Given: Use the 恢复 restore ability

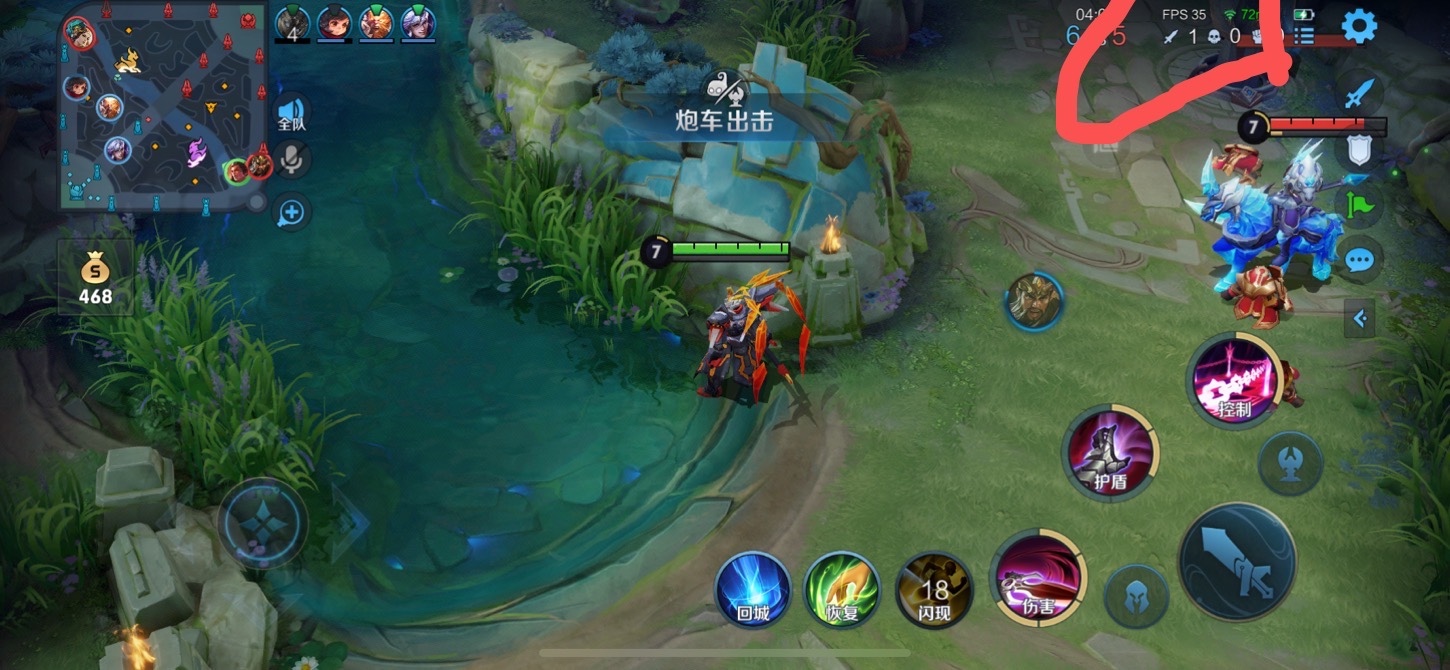Looking at the screenshot, I should pyautogui.click(x=842, y=590).
